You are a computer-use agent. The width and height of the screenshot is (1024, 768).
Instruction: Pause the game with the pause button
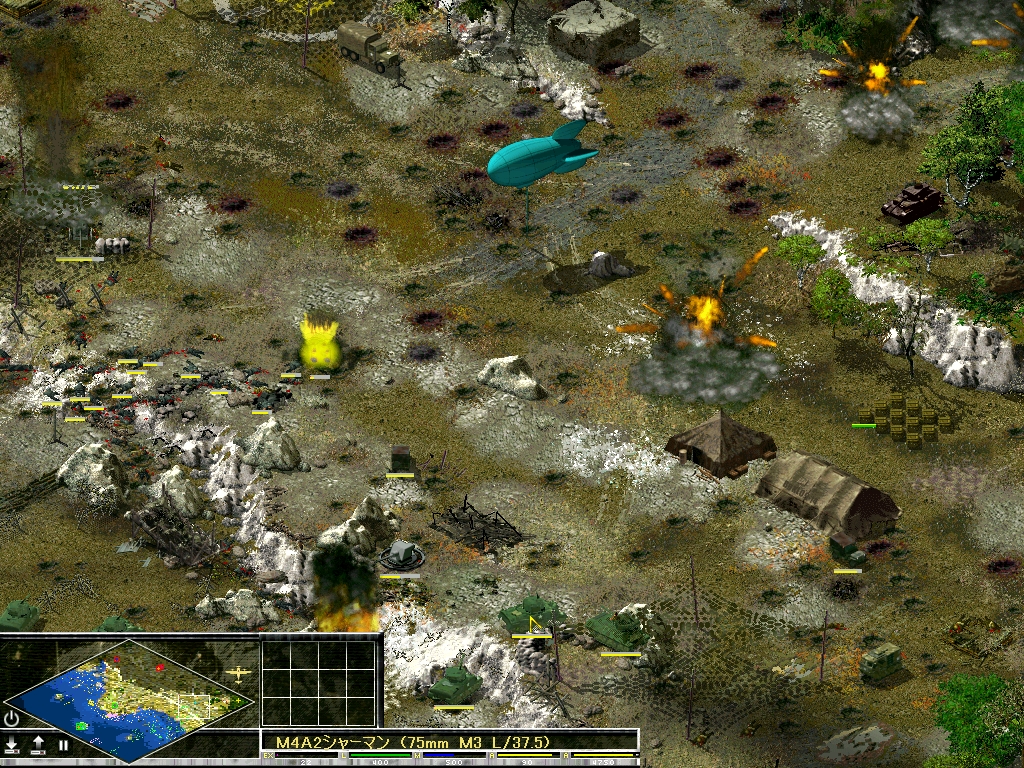click(63, 745)
